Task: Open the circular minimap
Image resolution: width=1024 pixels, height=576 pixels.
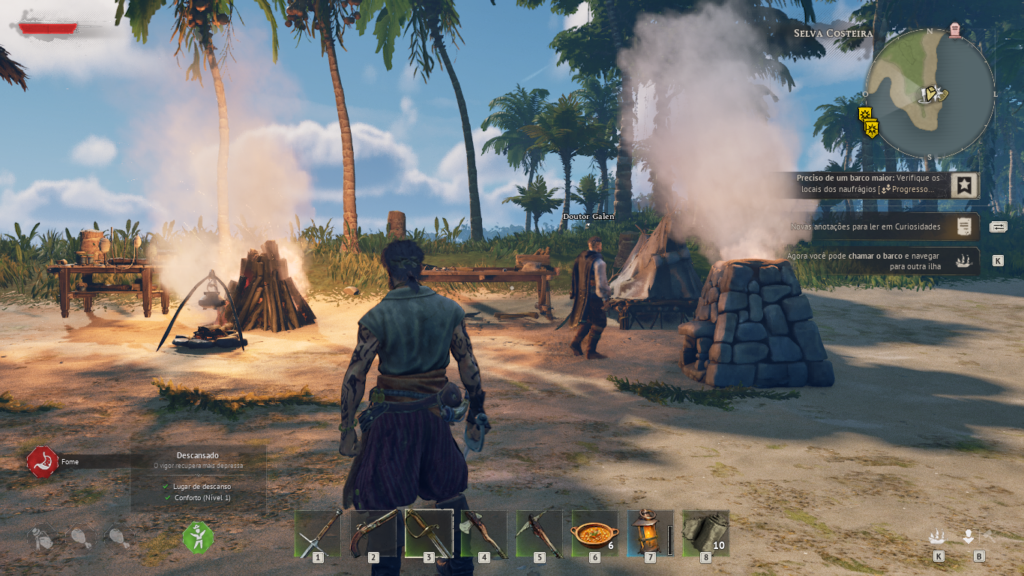Action: coord(929,93)
